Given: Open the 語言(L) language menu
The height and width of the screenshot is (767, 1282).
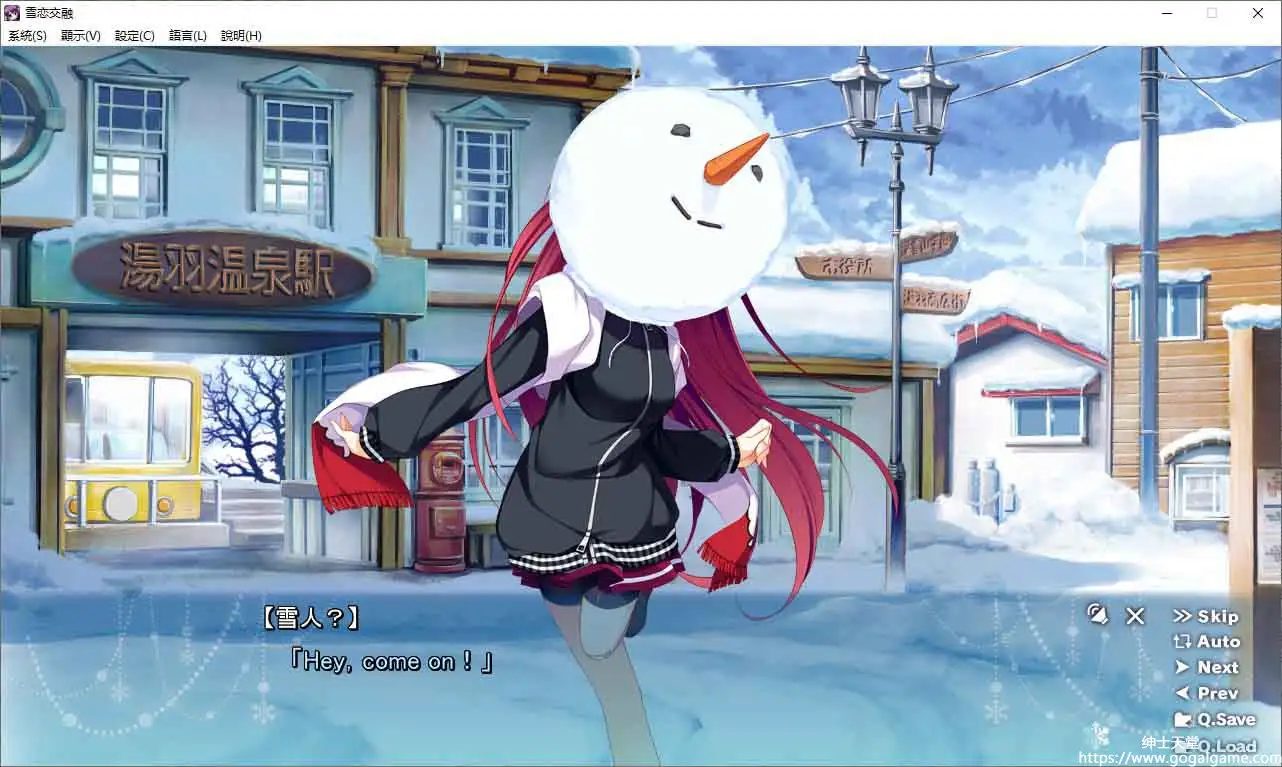Looking at the screenshot, I should 187,35.
